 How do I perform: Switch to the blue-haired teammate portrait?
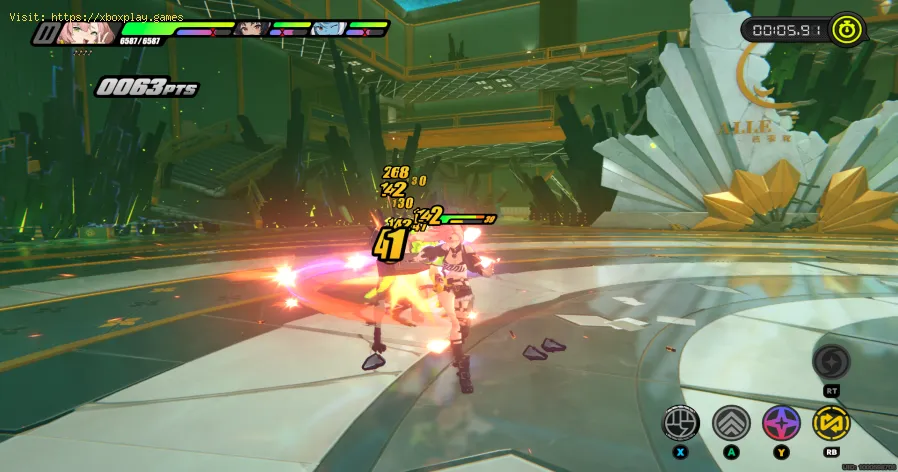[326, 29]
